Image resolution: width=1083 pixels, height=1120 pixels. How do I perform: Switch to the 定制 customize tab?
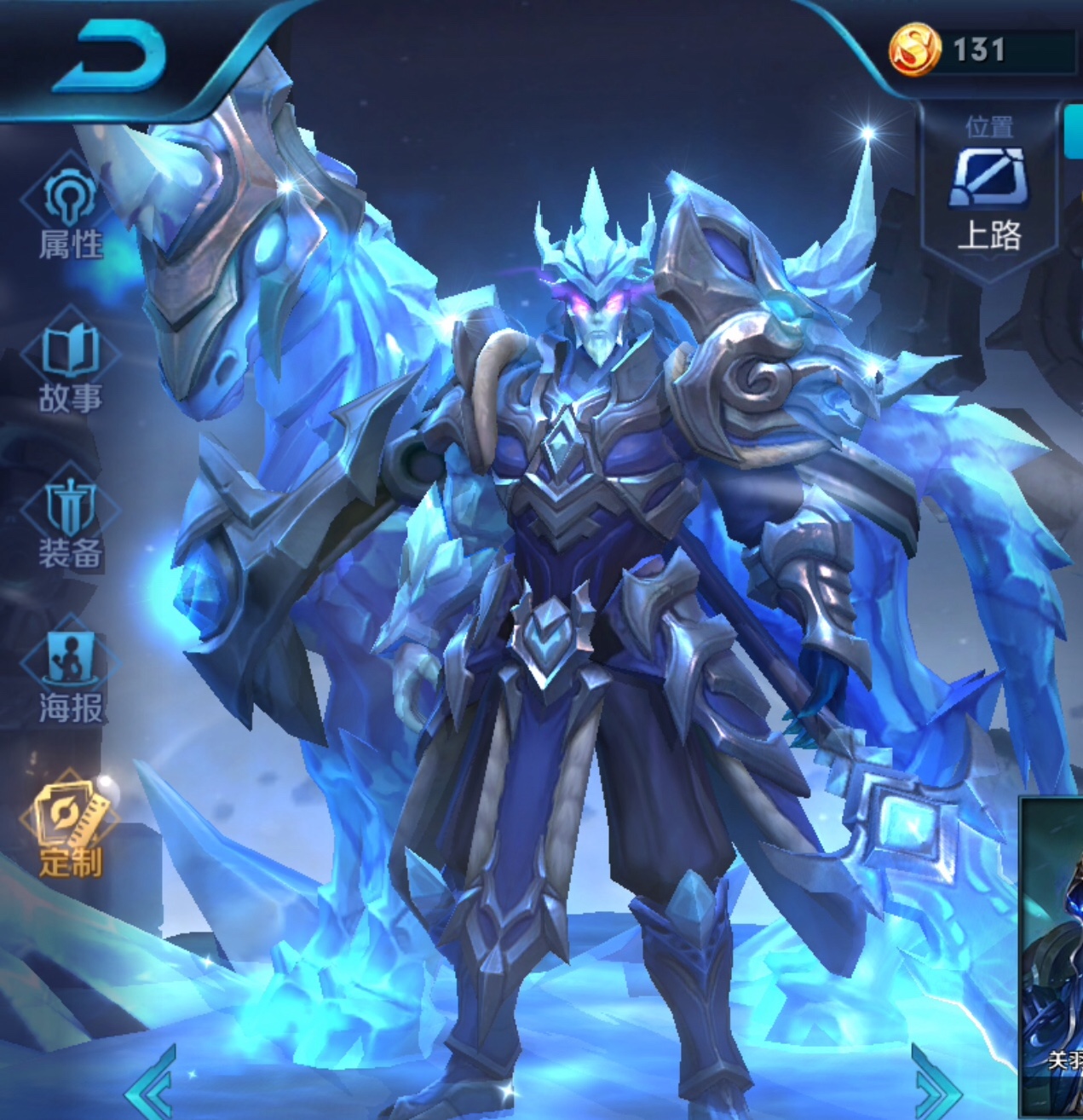70,831
